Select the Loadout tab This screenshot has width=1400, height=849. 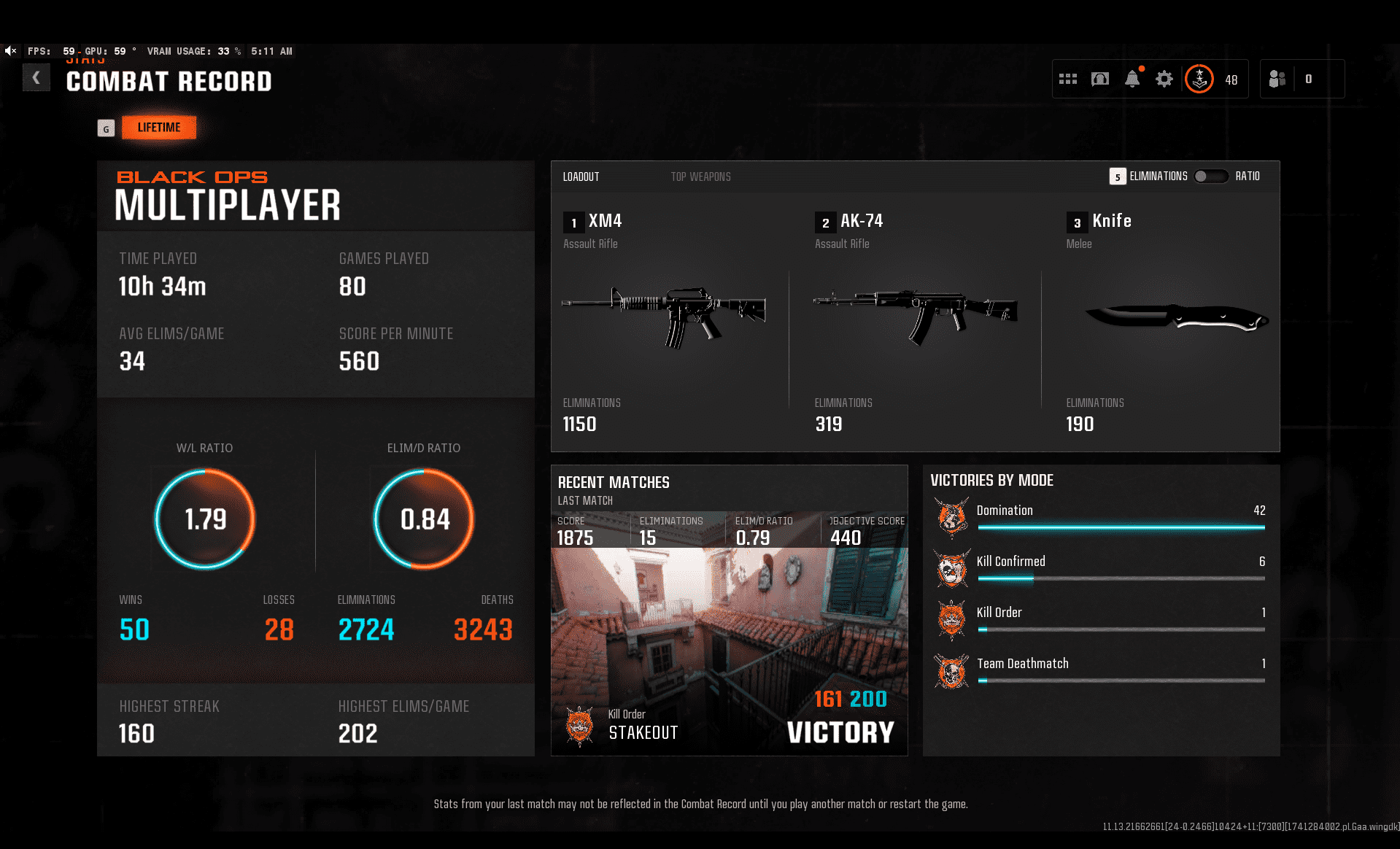click(581, 176)
